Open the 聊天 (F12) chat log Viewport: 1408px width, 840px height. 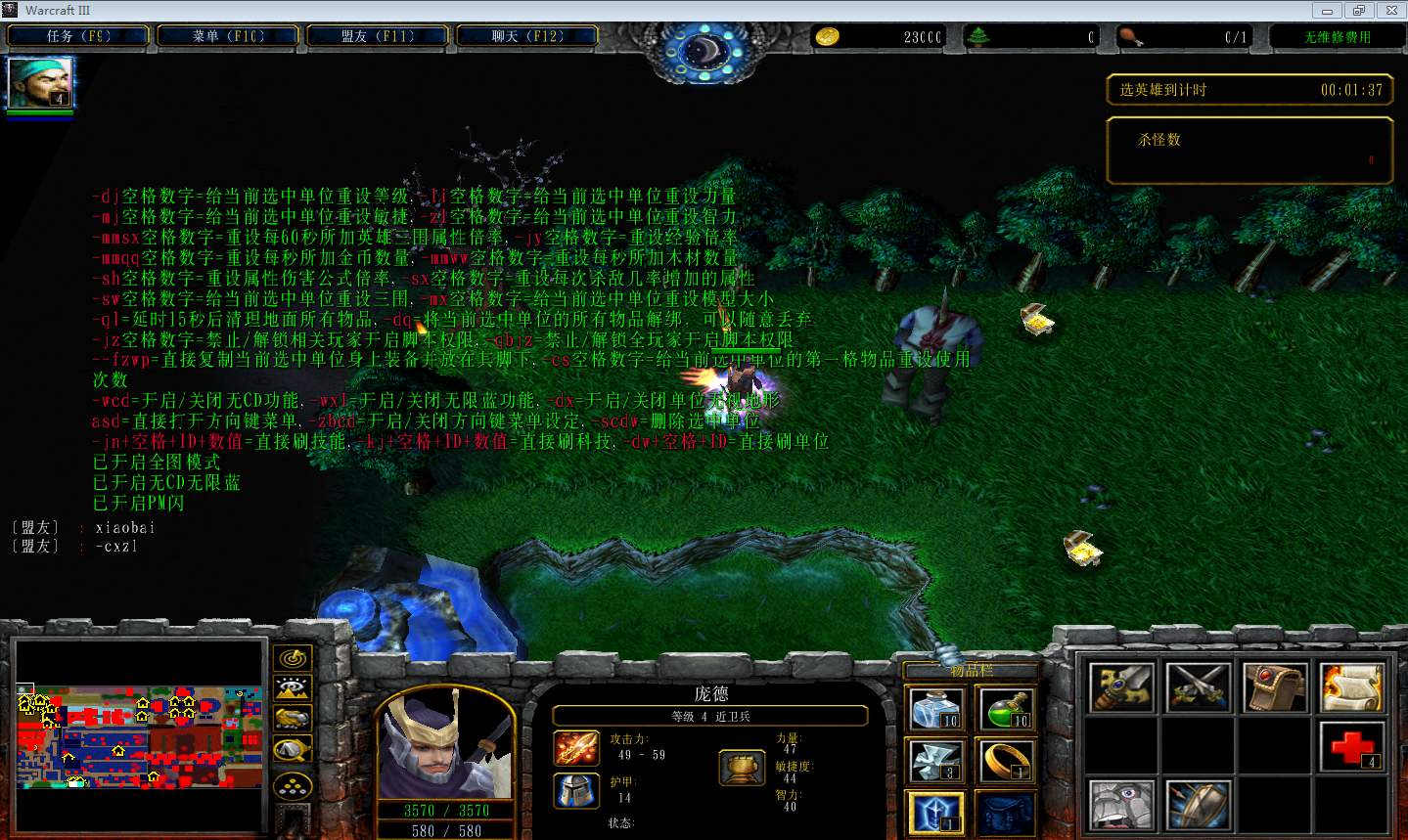[526, 36]
